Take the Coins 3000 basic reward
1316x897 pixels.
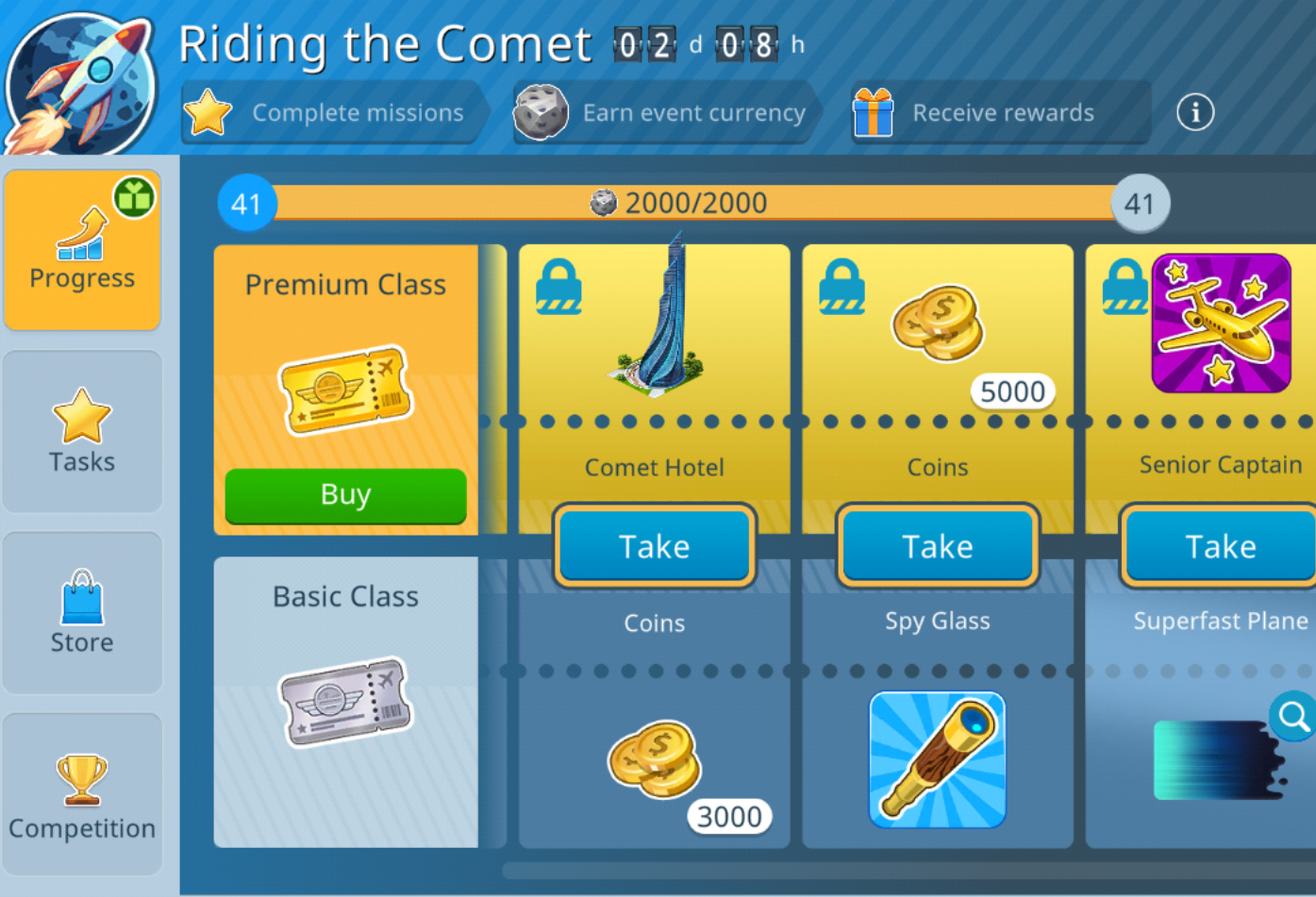click(654, 546)
